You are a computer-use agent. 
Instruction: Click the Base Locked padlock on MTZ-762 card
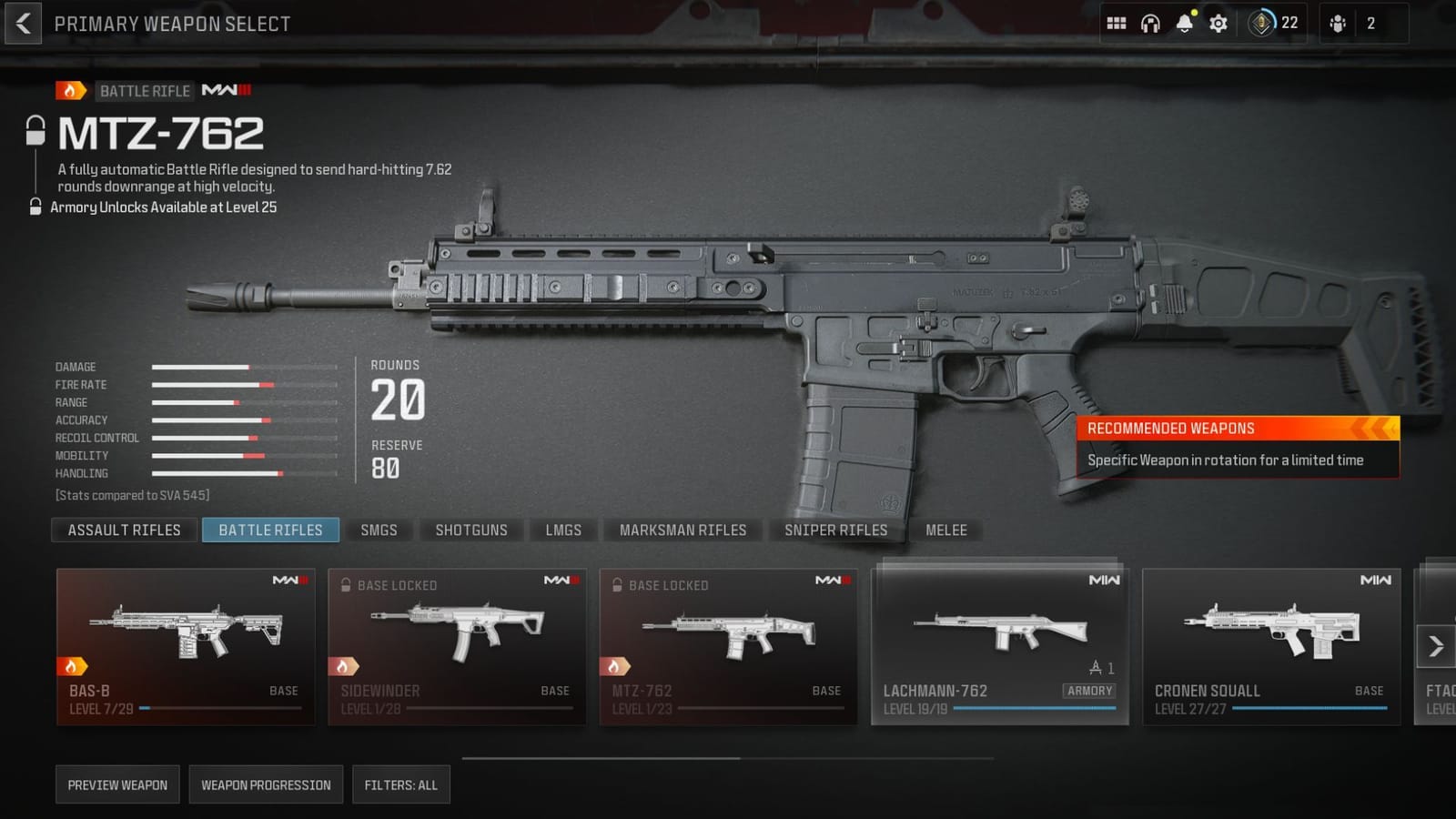click(x=619, y=585)
